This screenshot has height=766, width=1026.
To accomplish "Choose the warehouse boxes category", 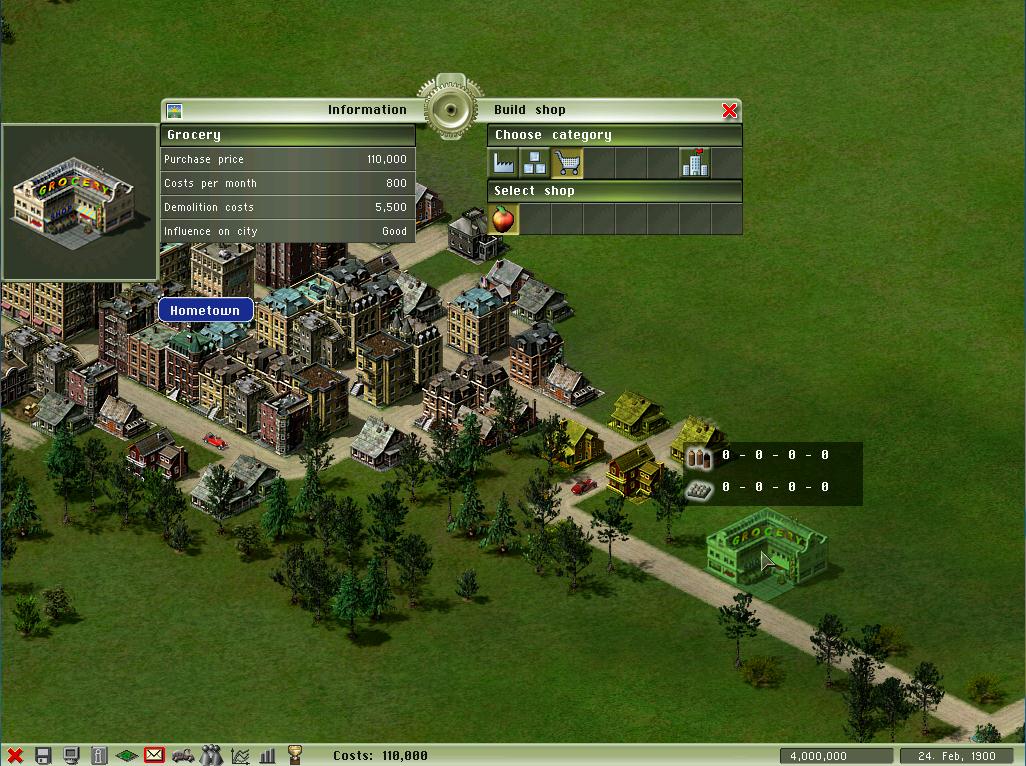I will (535, 163).
